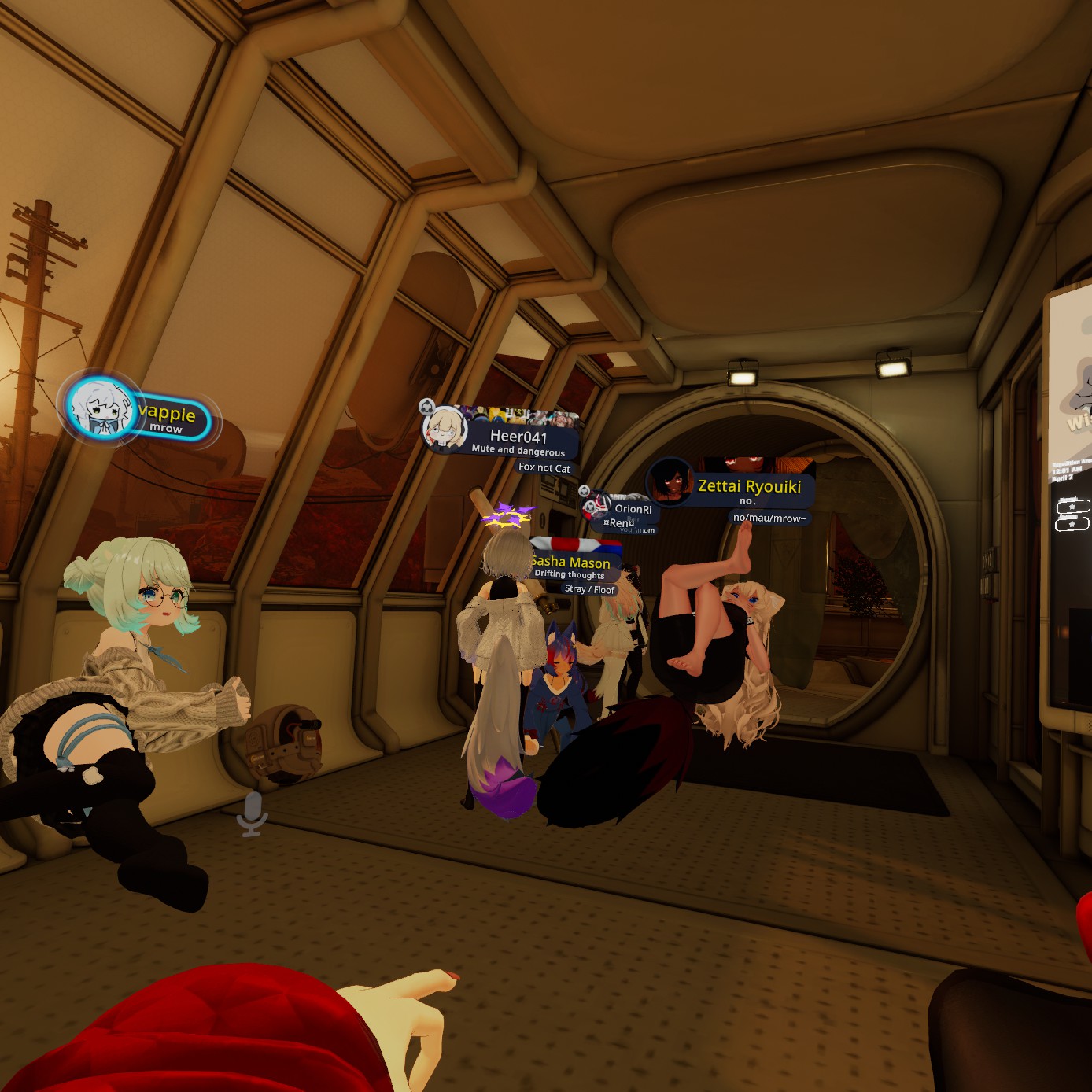Screen dimensions: 1092x1092
Task: Select the Heer041 nameplate
Action: [517, 437]
